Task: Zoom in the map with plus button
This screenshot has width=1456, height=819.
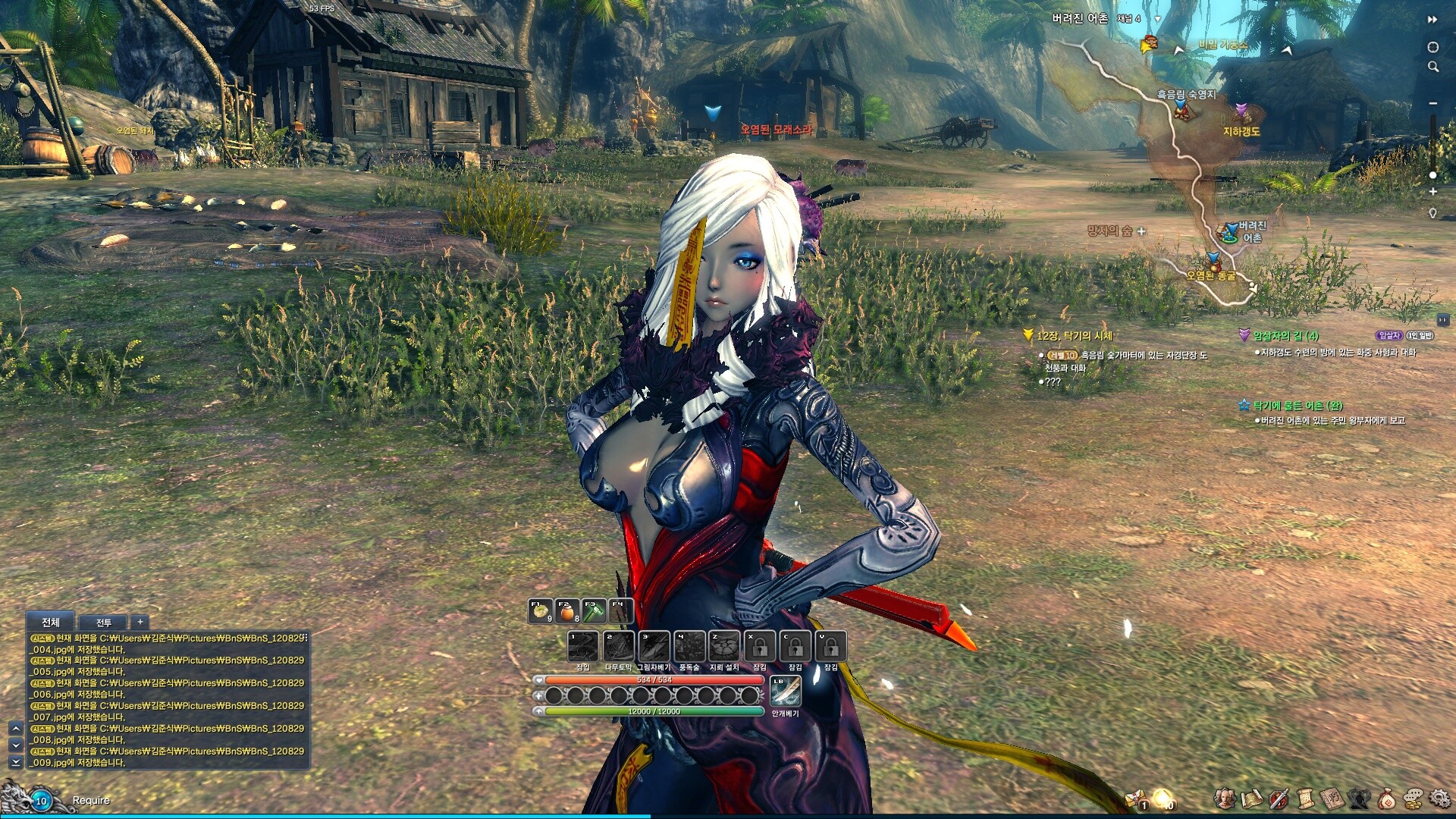Action: coord(1433,192)
